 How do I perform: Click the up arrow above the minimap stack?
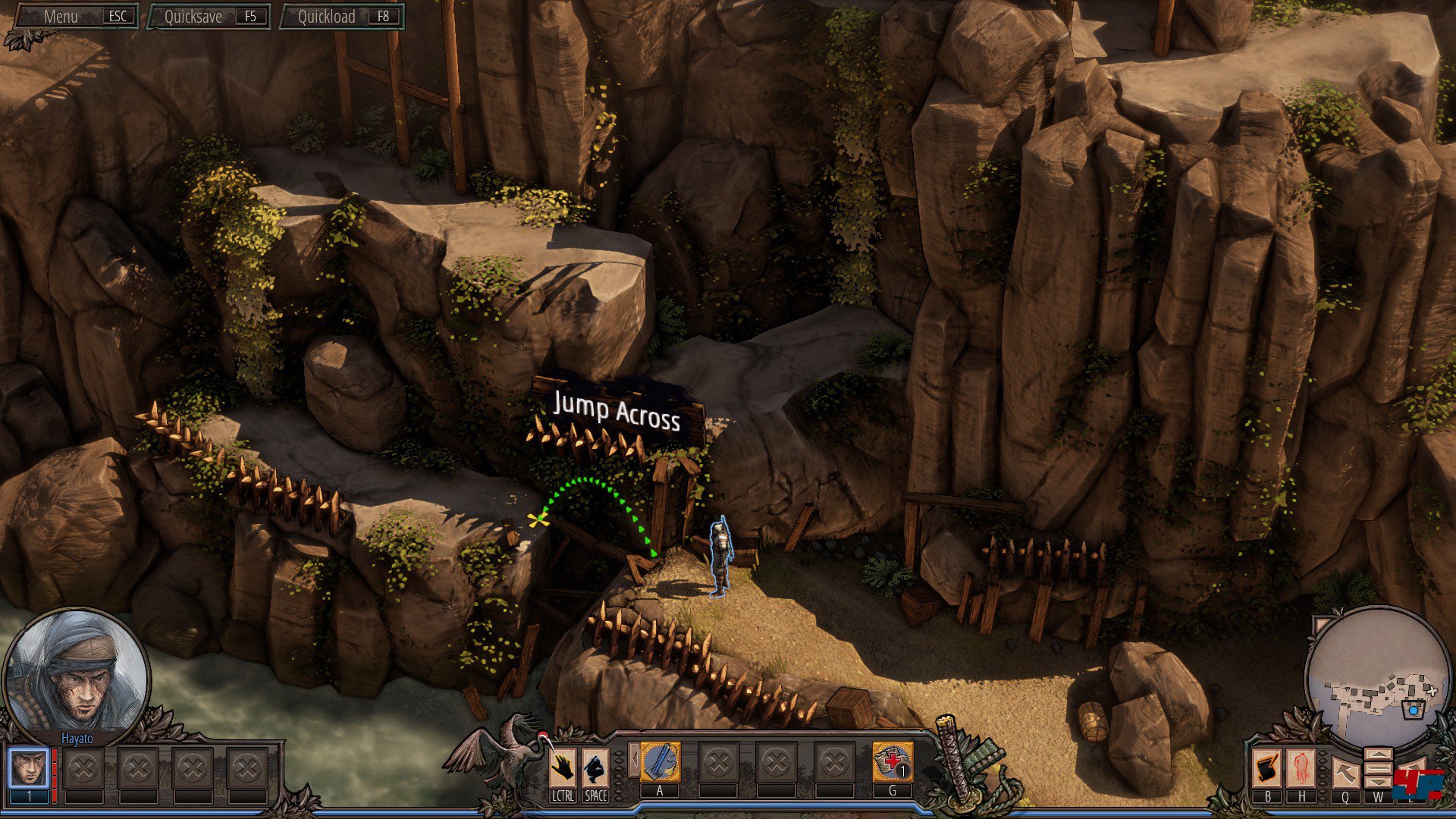coord(1378,755)
